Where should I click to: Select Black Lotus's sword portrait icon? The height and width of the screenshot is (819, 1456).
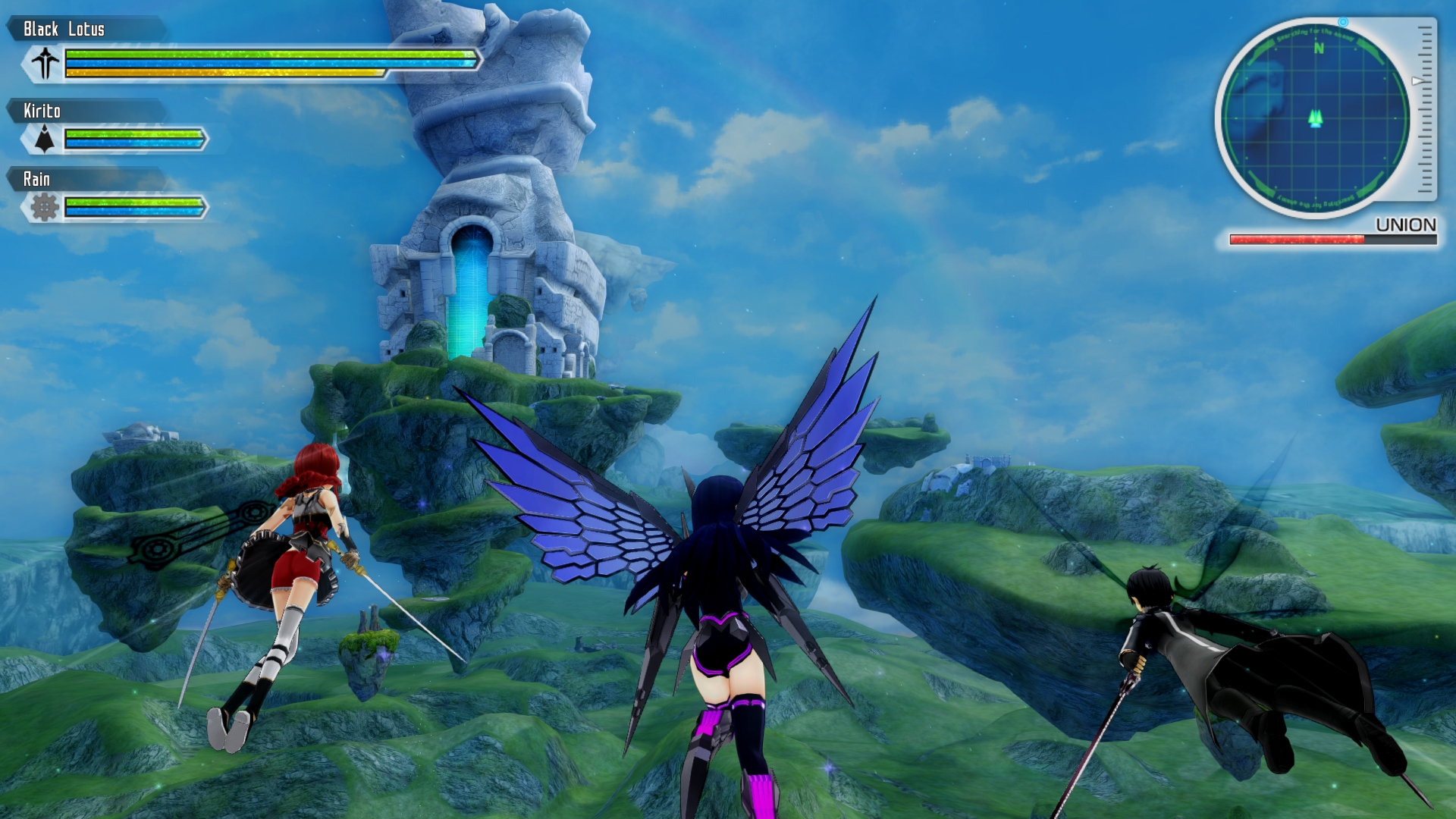pos(45,62)
